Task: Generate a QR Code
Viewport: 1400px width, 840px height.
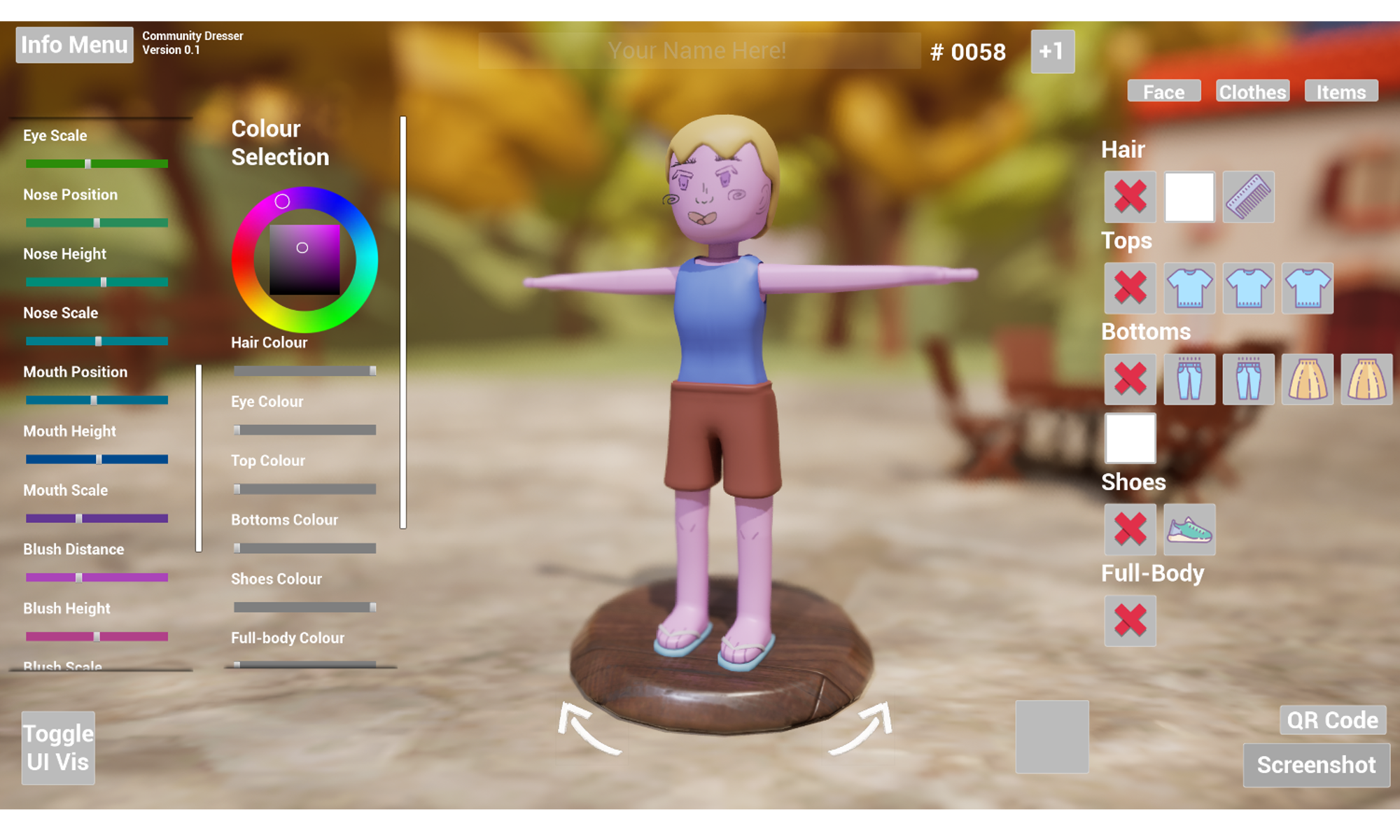Action: (1332, 720)
